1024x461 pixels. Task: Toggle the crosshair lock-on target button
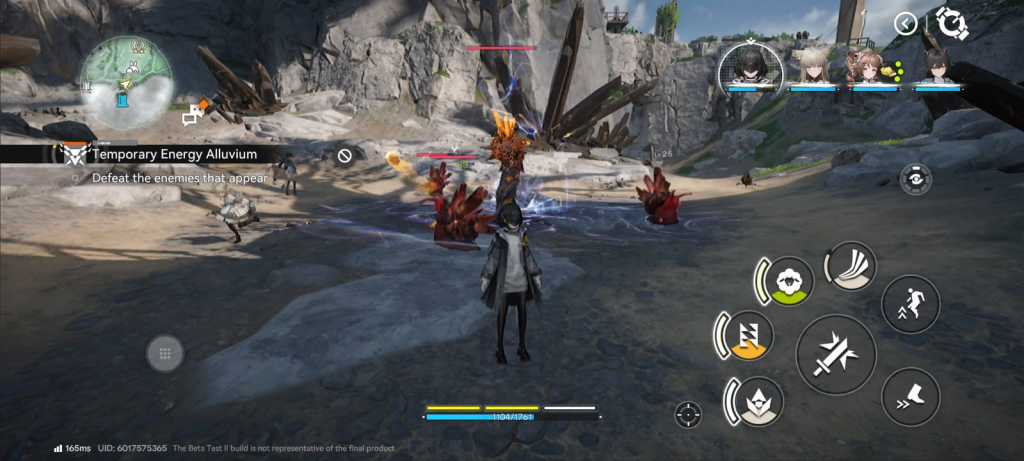[x=688, y=414]
